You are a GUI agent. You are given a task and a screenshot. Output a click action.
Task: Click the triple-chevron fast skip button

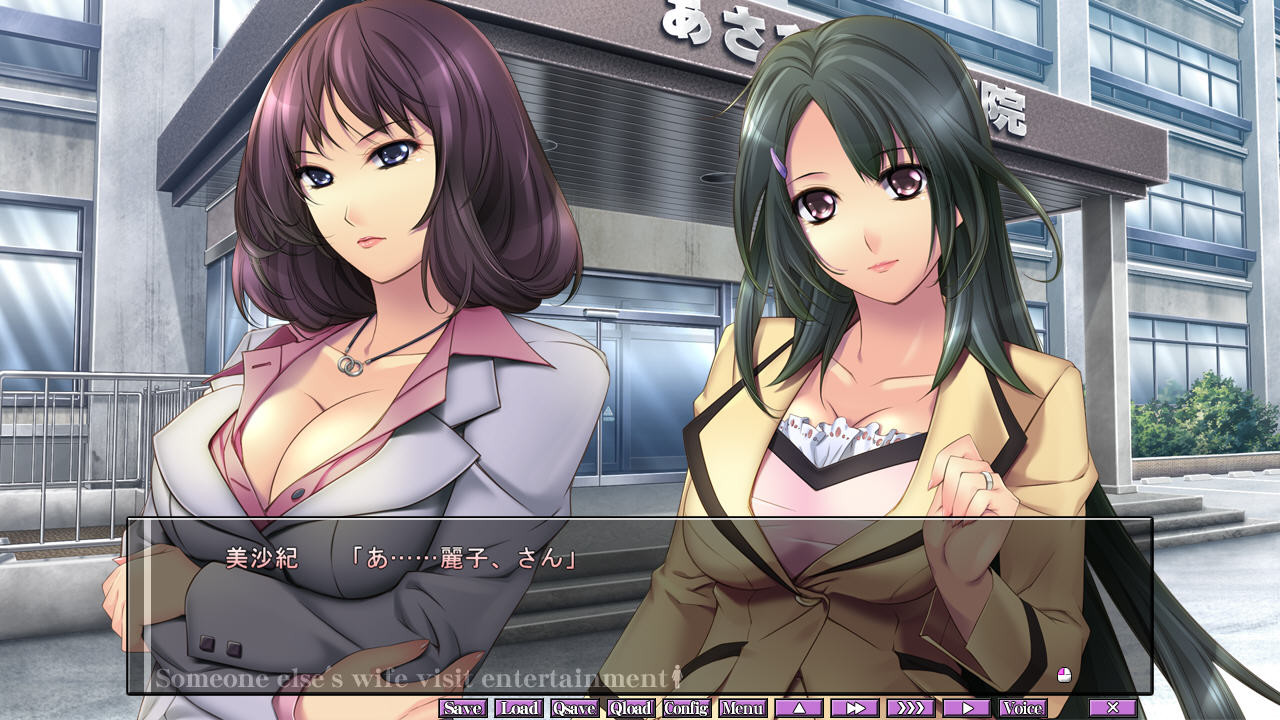pos(911,708)
